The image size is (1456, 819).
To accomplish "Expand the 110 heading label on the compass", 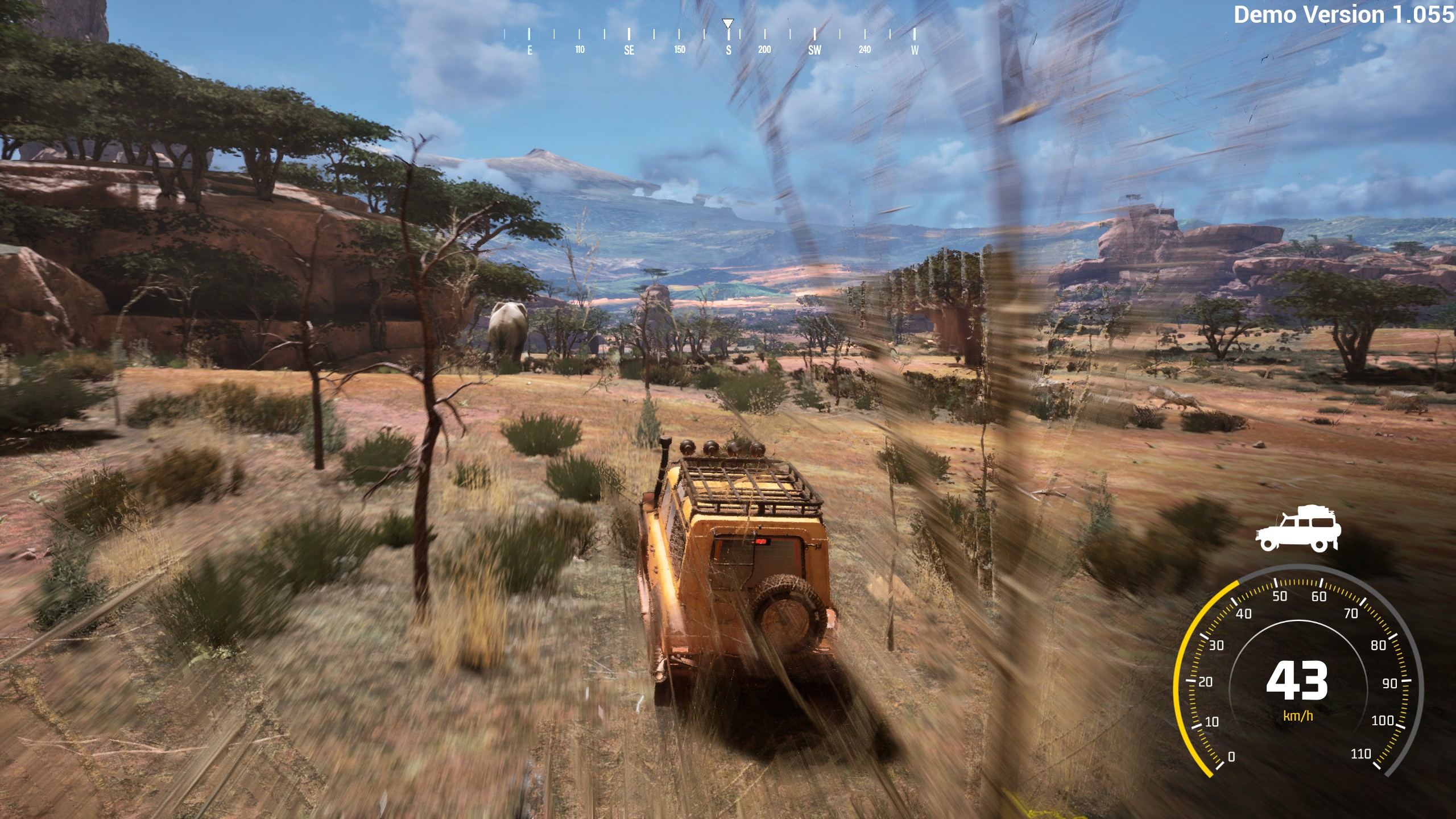I will (579, 50).
